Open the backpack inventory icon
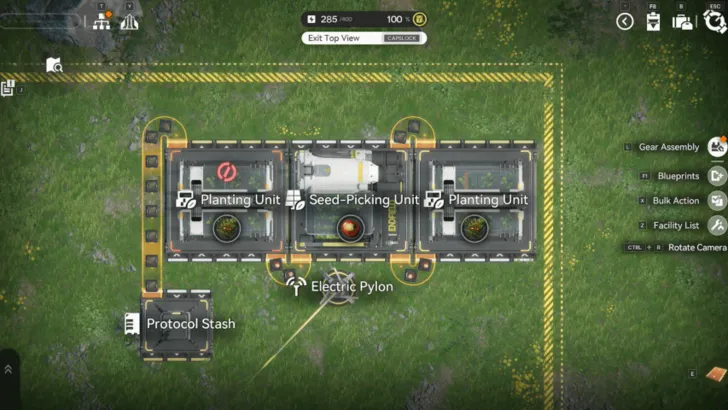 [x=683, y=21]
